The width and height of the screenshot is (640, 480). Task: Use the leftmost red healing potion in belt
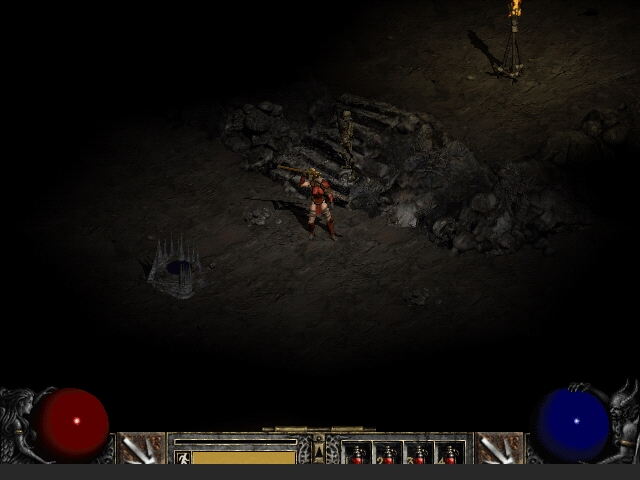[x=358, y=455]
